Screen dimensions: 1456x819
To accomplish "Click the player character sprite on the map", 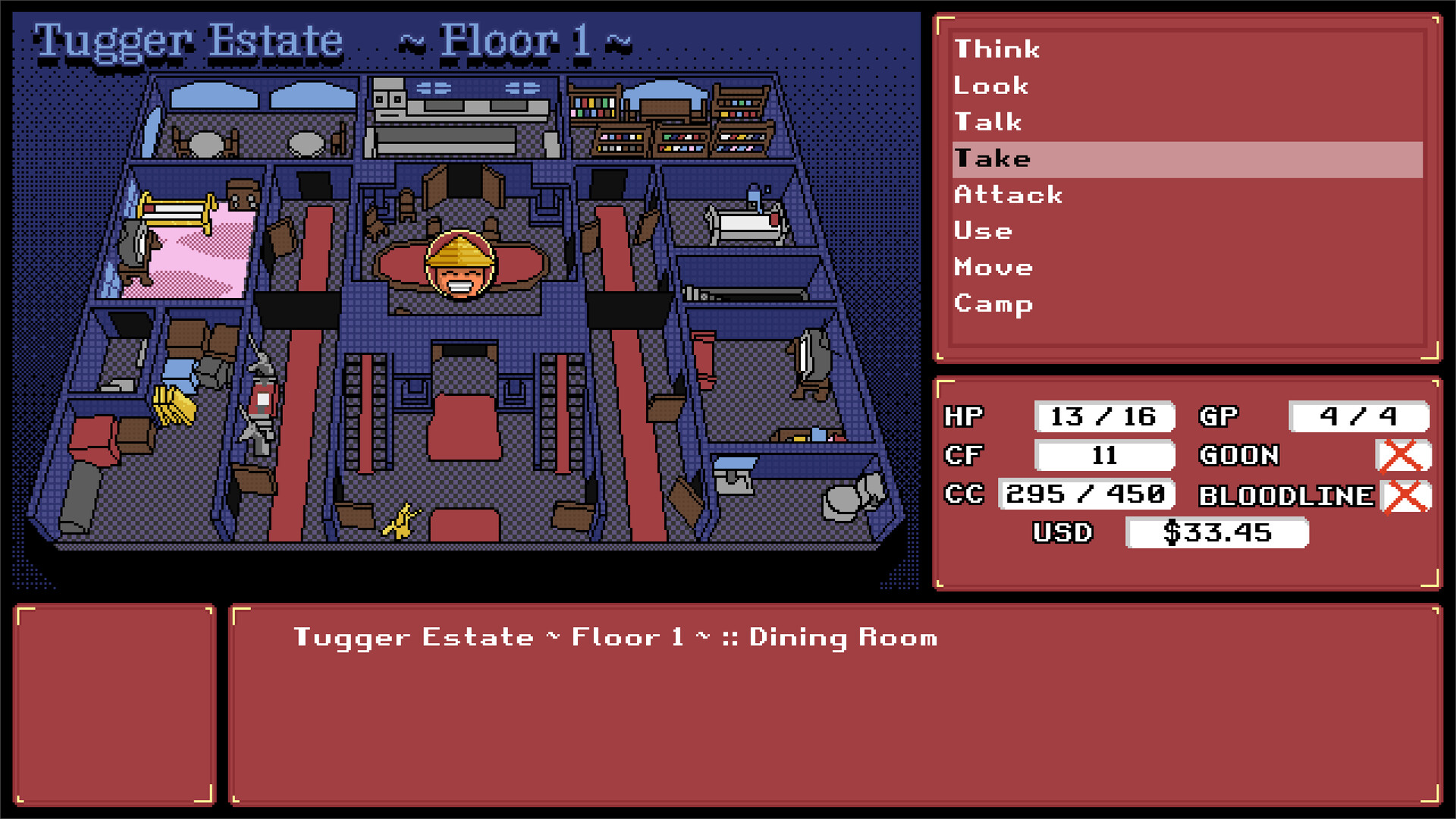I will coord(459,265).
